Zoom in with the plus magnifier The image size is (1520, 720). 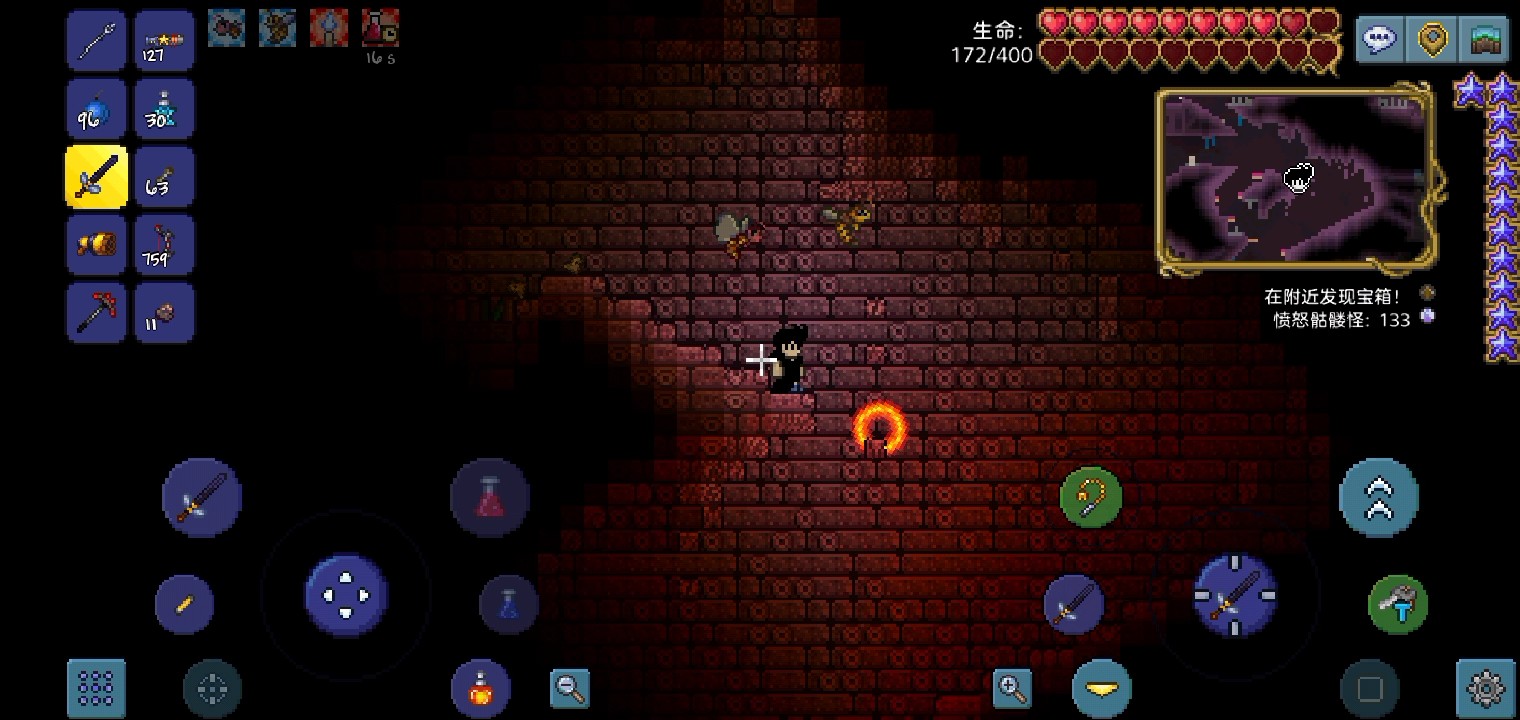click(x=1012, y=688)
